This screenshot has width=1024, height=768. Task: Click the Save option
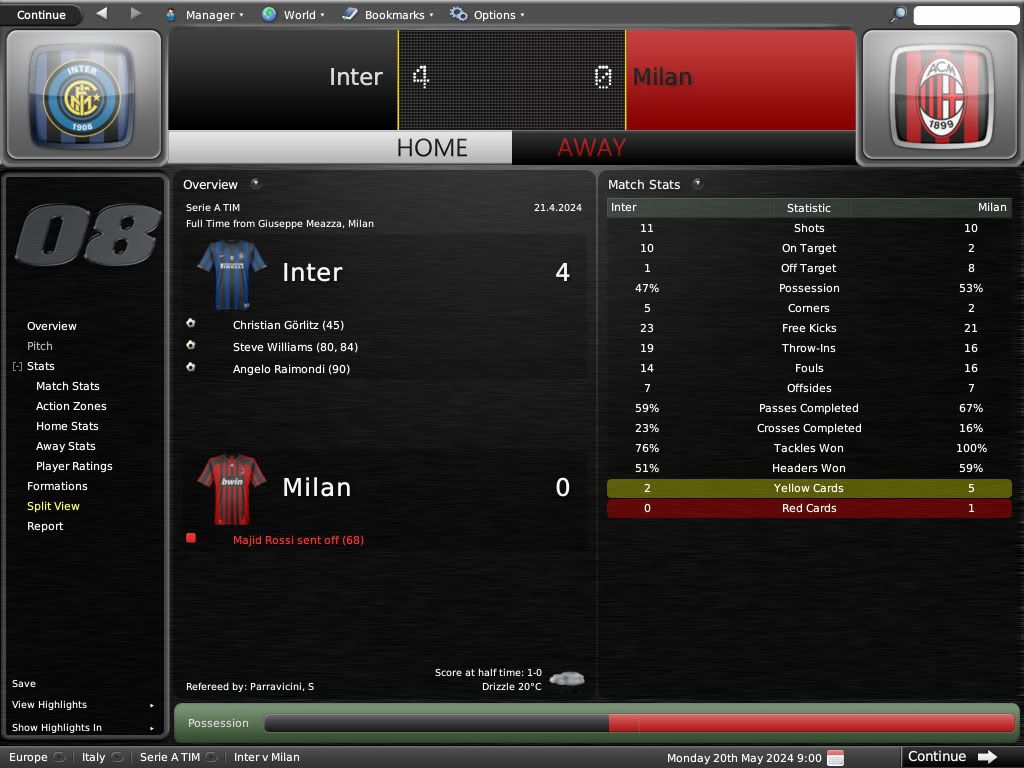24,684
